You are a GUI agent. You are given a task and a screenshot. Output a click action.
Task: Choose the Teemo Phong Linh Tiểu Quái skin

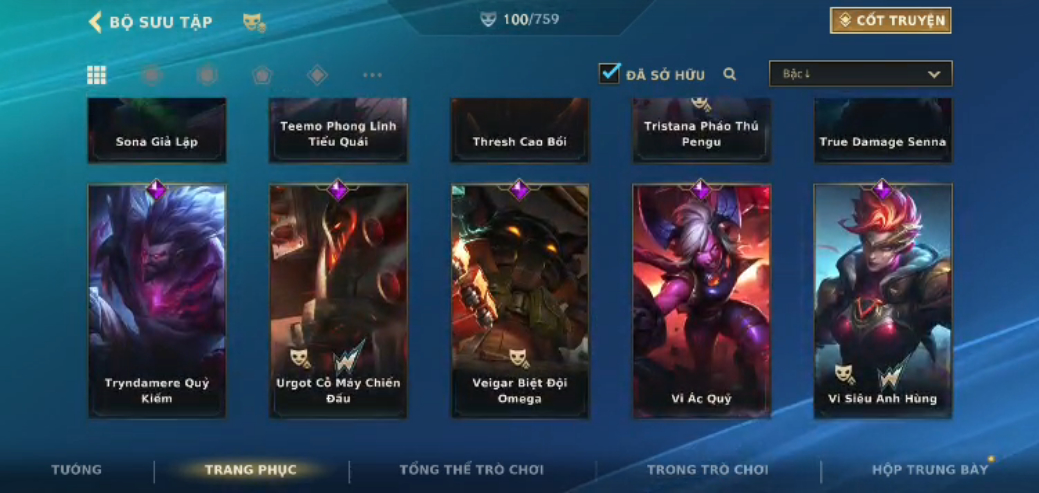pyautogui.click(x=338, y=131)
